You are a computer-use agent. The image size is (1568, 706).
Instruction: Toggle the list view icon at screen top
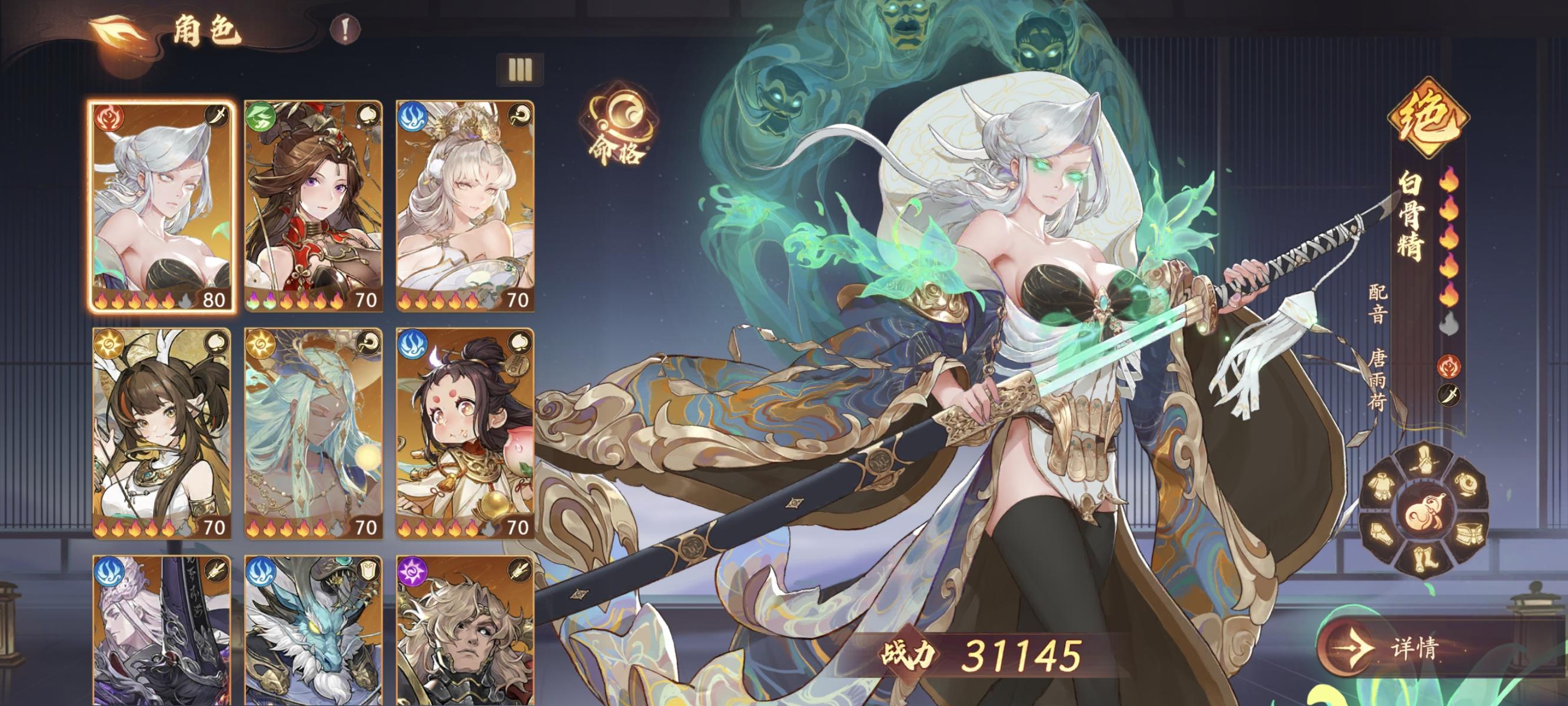(520, 70)
